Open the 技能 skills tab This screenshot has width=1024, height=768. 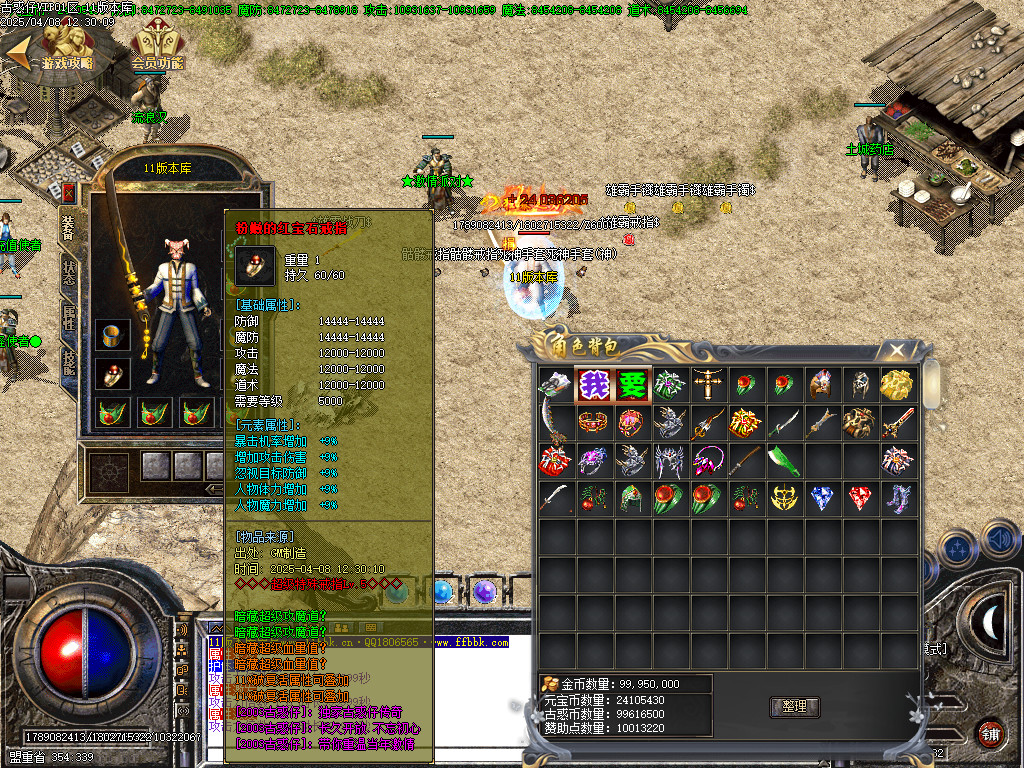coord(69,363)
